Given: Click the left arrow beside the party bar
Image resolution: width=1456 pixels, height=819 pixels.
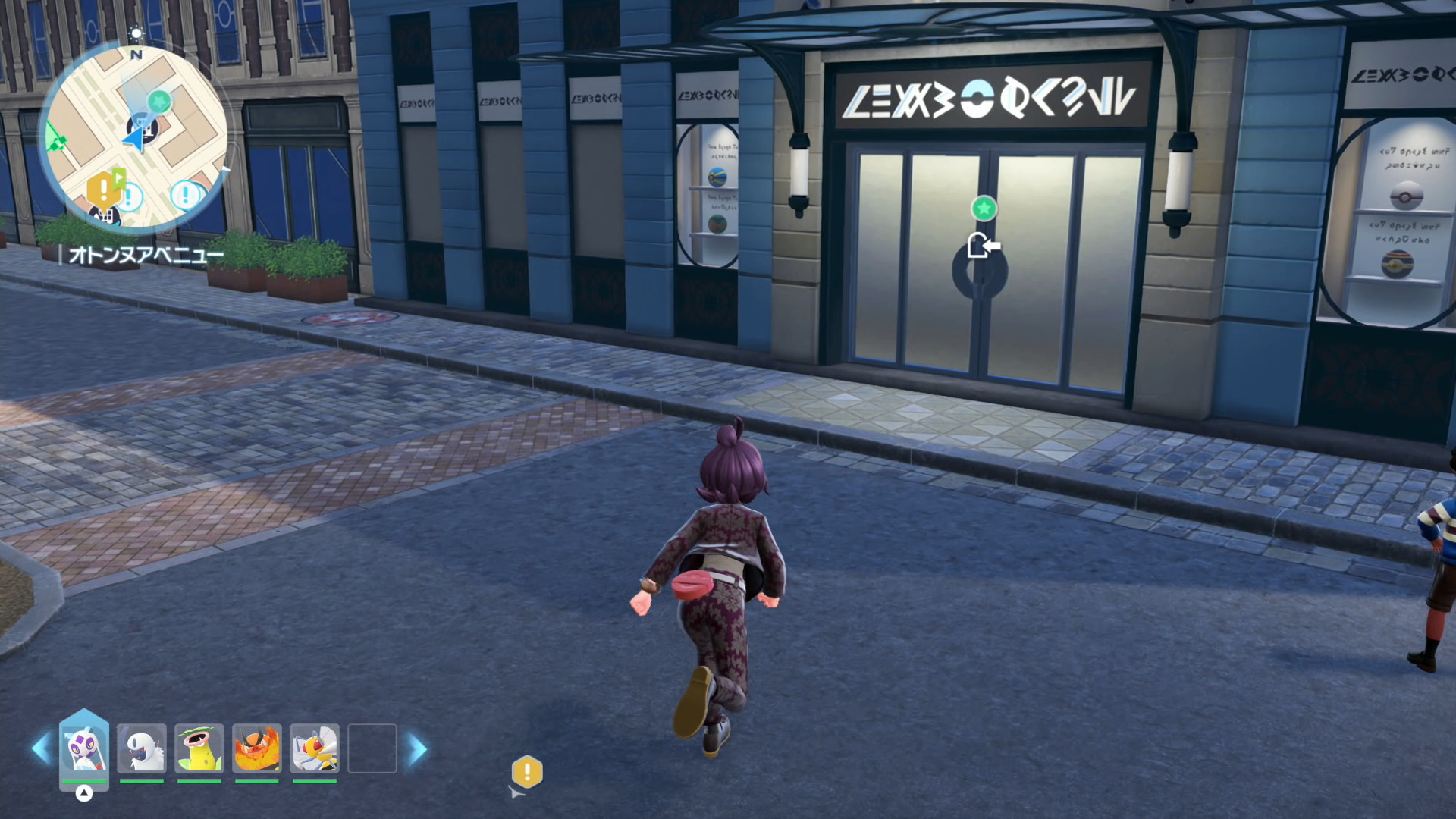Looking at the screenshot, I should point(41,749).
